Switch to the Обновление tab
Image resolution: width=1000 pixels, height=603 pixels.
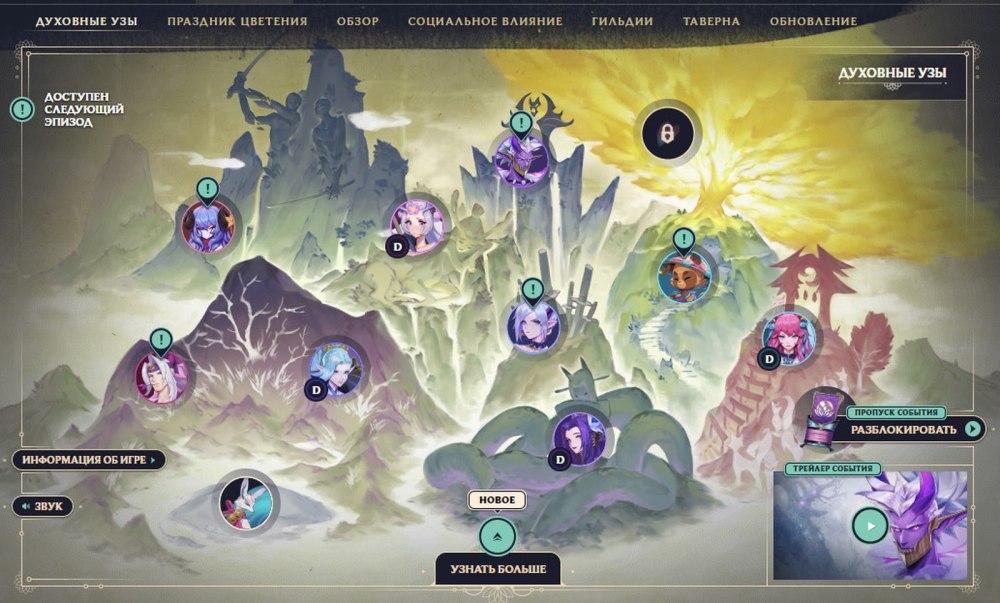(x=813, y=21)
